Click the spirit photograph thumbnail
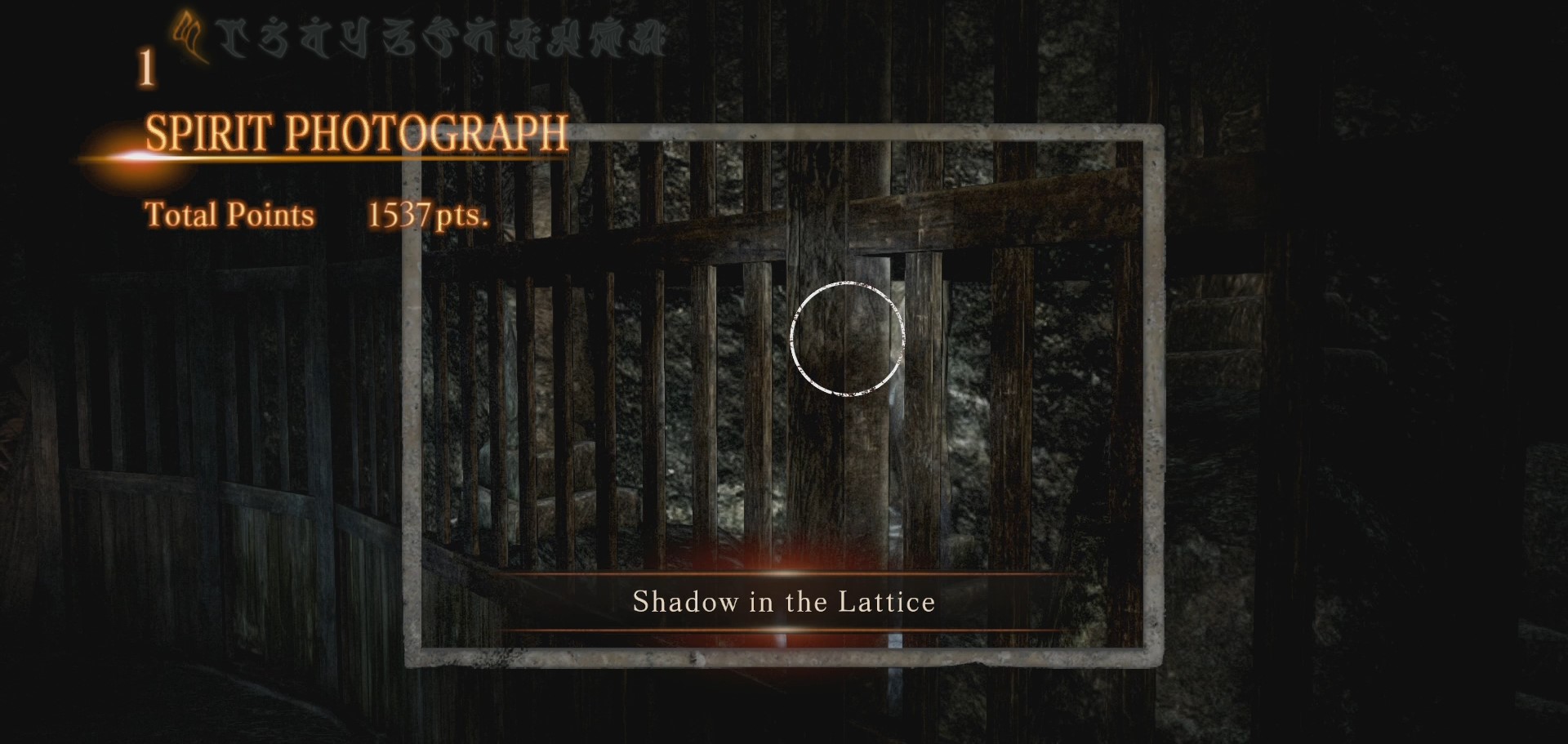 coord(784,392)
